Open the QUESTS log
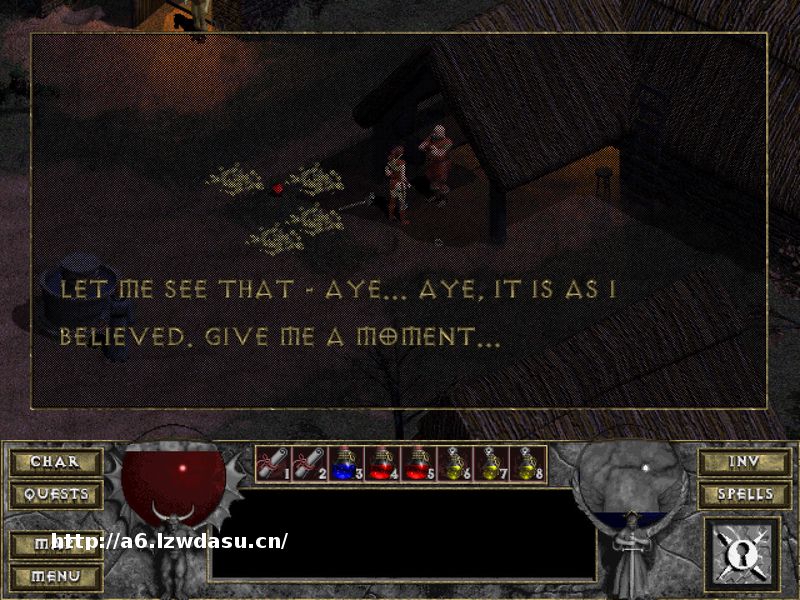This screenshot has width=800, height=600. click(x=56, y=494)
